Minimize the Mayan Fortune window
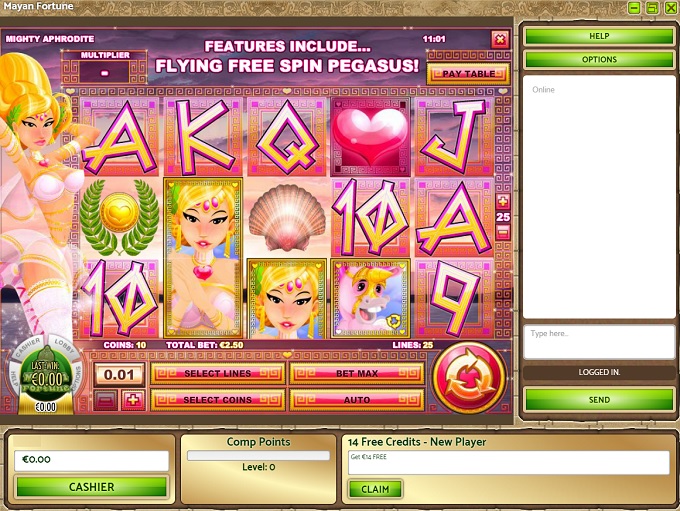Screen dimensions: 680x511 click(x=633, y=7)
